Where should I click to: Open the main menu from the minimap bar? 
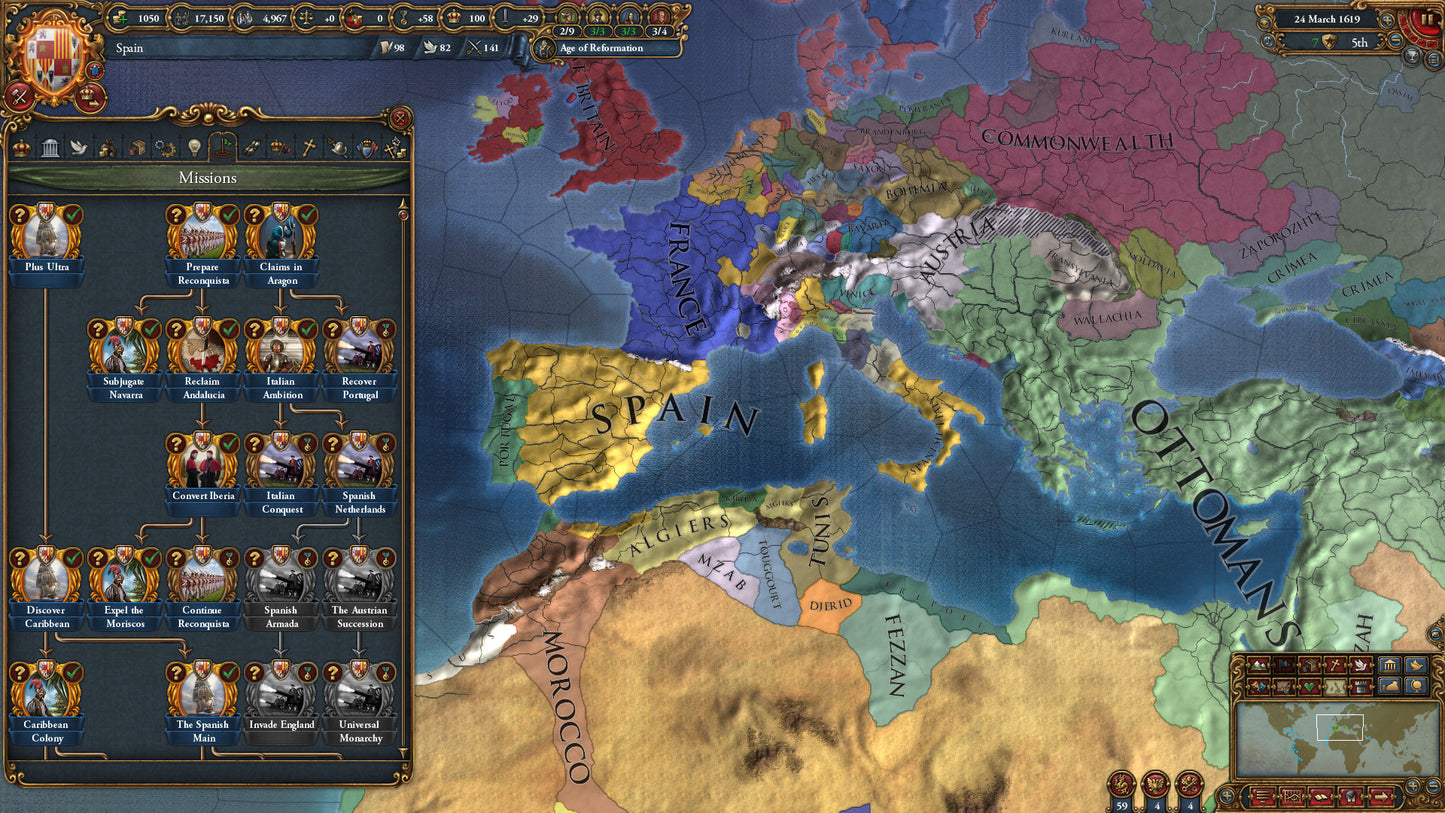(x=1262, y=796)
